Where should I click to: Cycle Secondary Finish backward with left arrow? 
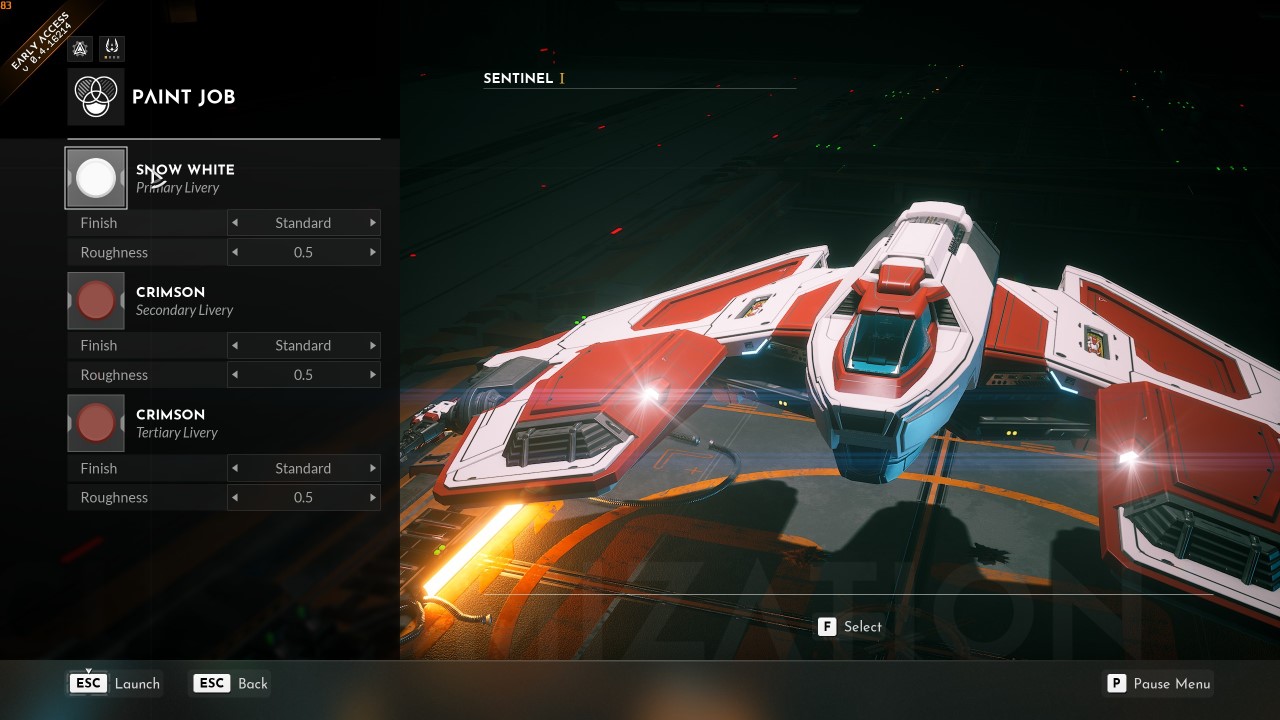[233, 345]
